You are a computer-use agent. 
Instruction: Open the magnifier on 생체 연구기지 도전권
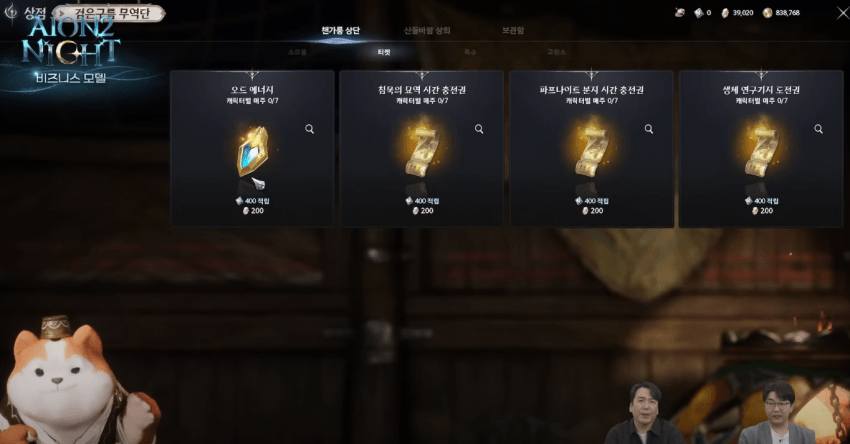point(818,129)
